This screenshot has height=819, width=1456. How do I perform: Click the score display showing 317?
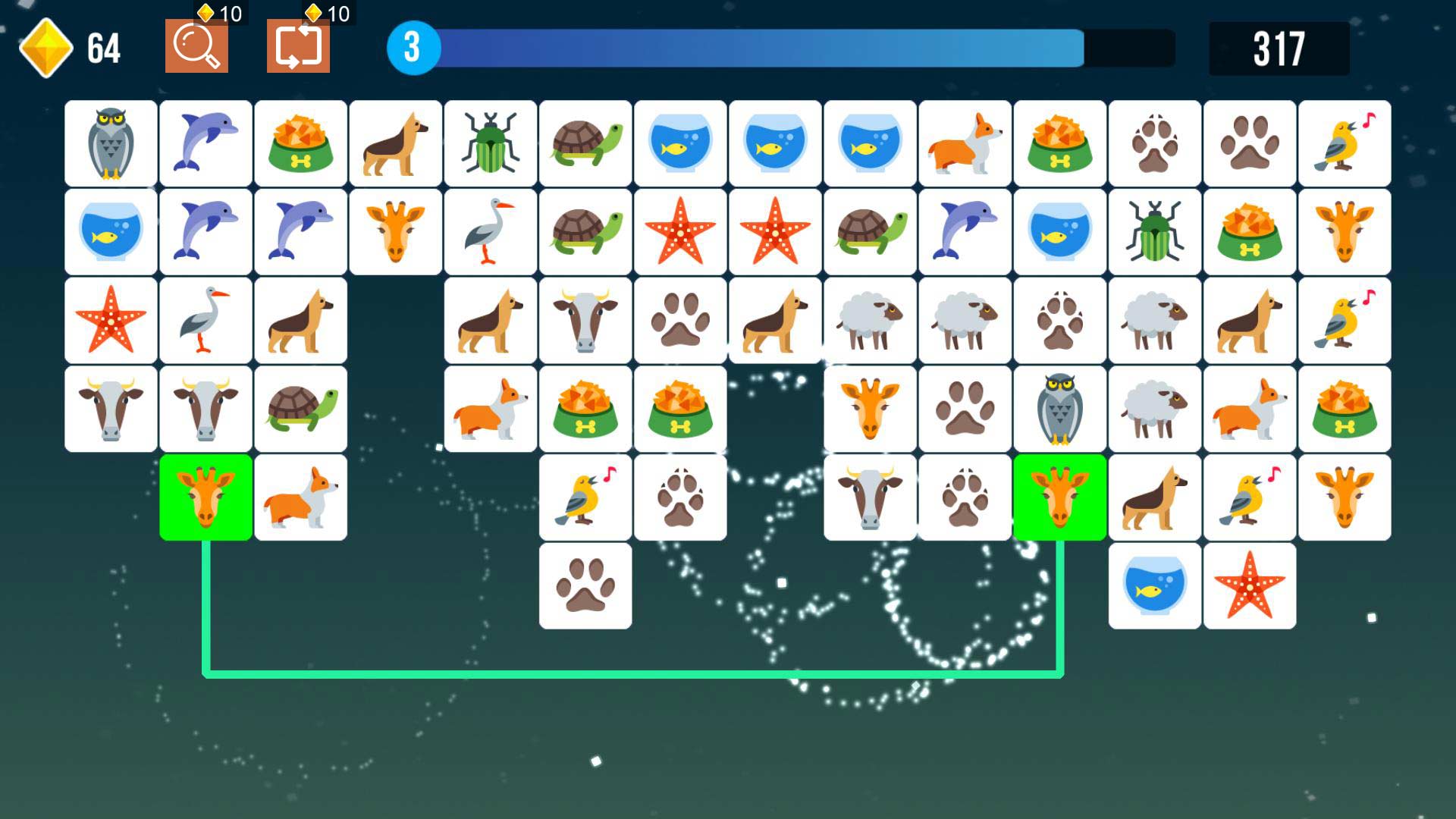coord(1280,47)
